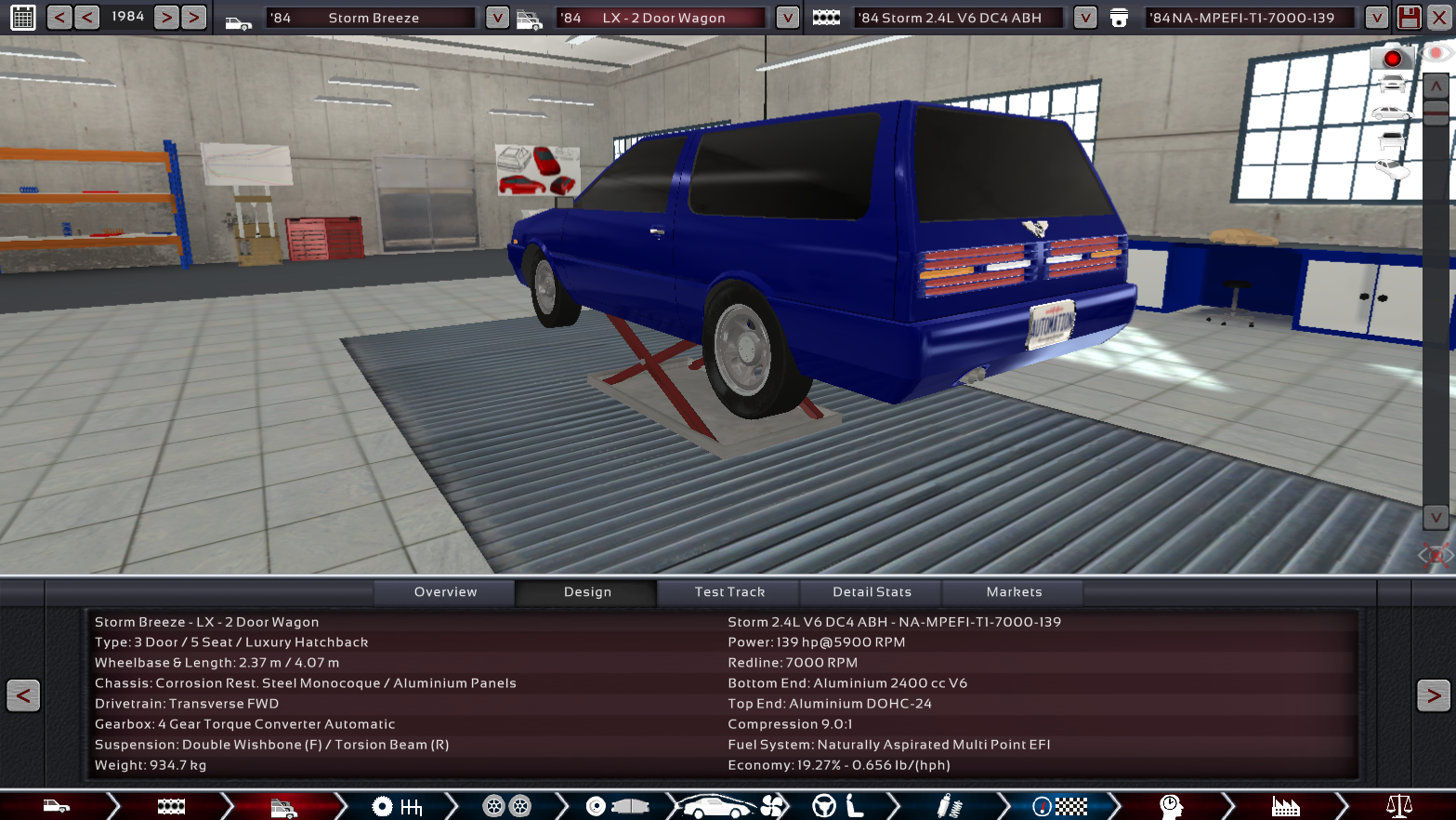Open the factory section icon
The image size is (1456, 820).
click(1285, 806)
